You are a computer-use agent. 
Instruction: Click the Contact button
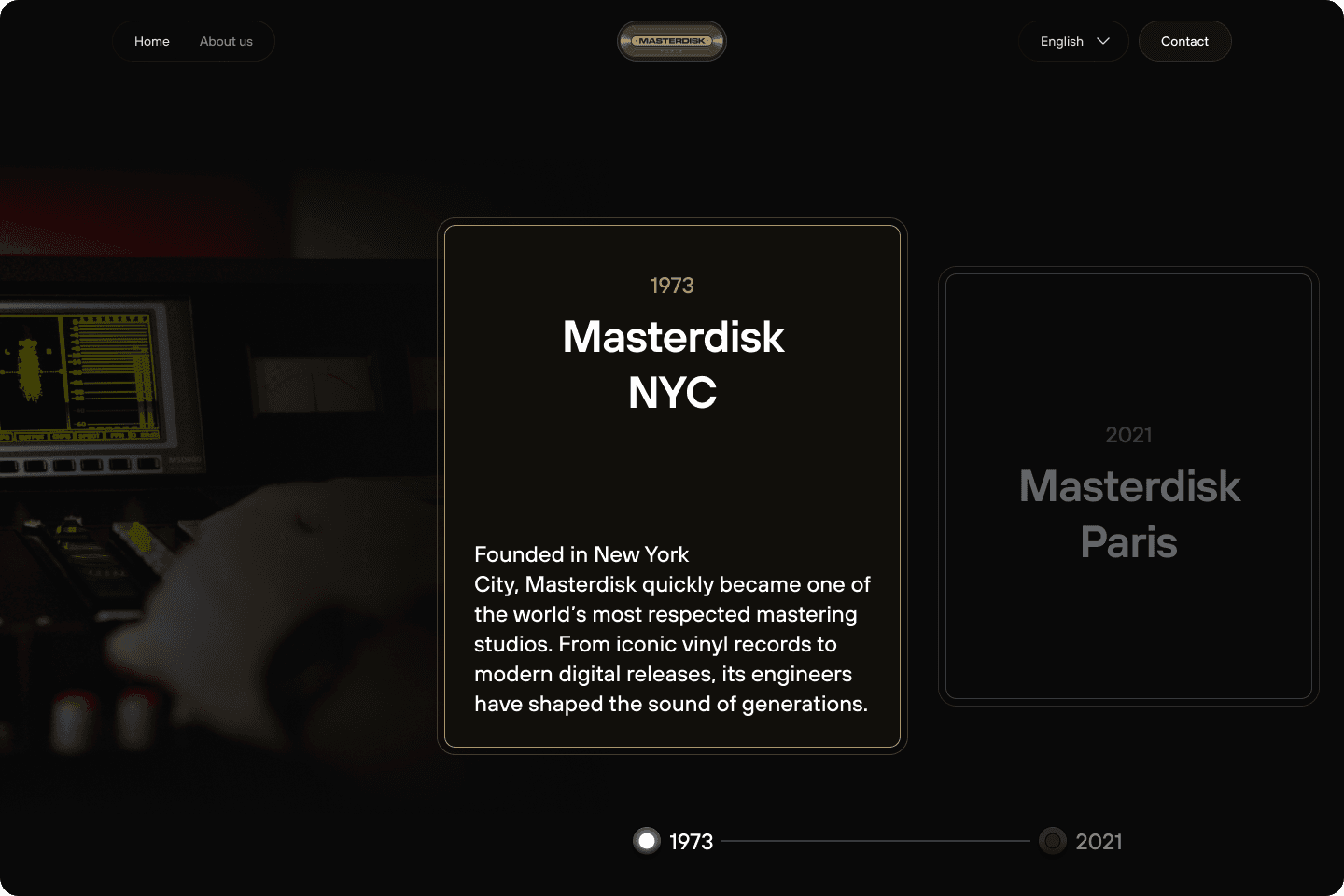(1184, 41)
